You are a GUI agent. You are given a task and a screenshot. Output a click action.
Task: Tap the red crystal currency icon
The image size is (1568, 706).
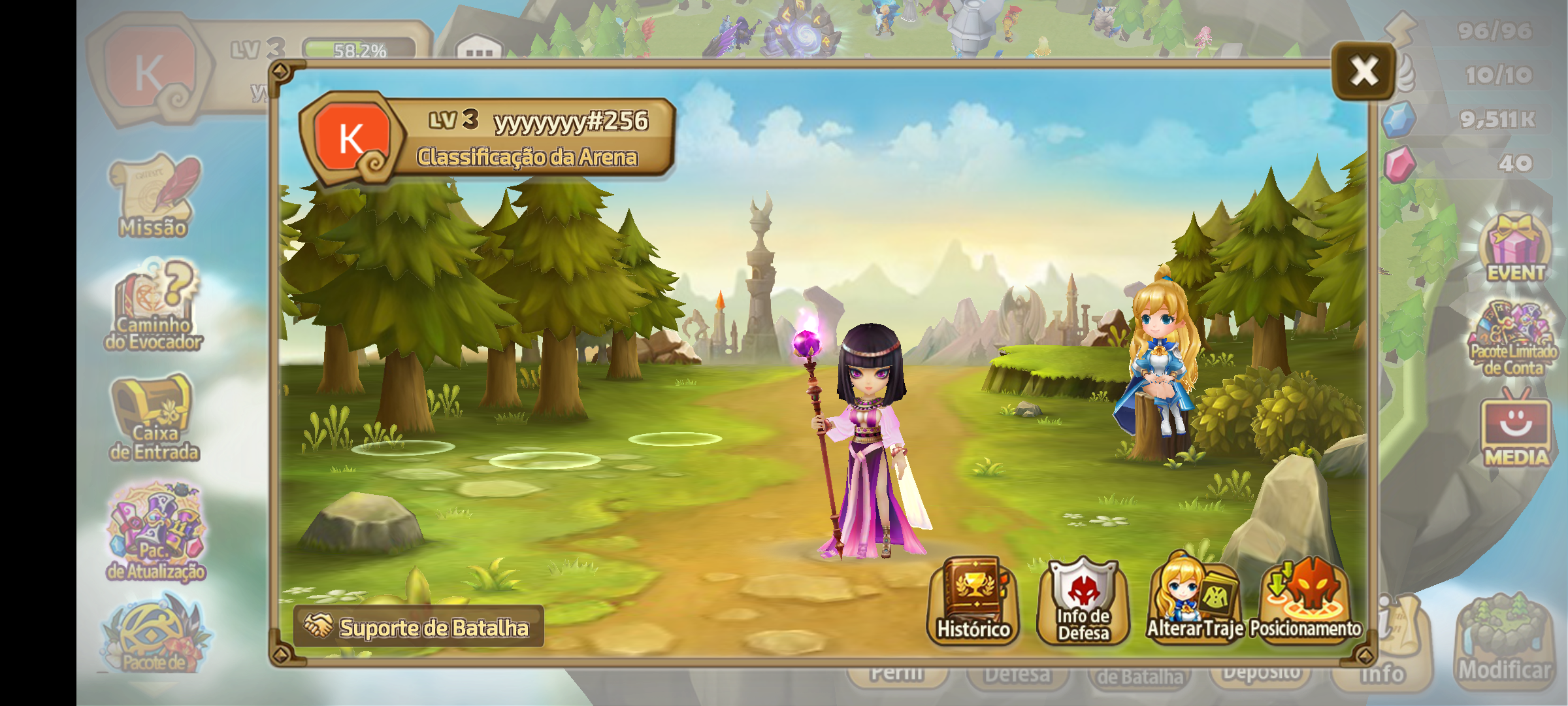(1399, 163)
